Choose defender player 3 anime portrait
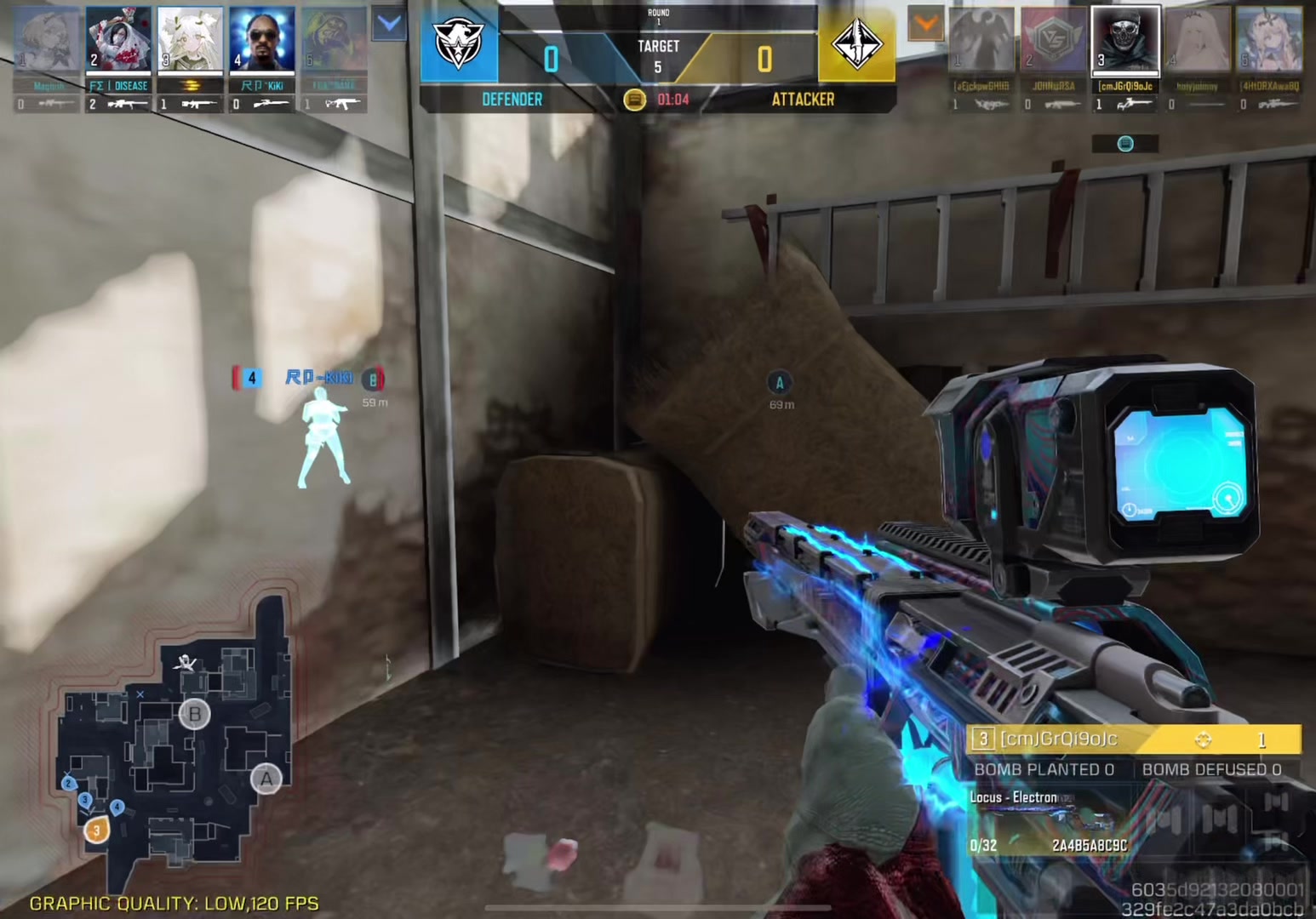1316x919 pixels. 190,40
